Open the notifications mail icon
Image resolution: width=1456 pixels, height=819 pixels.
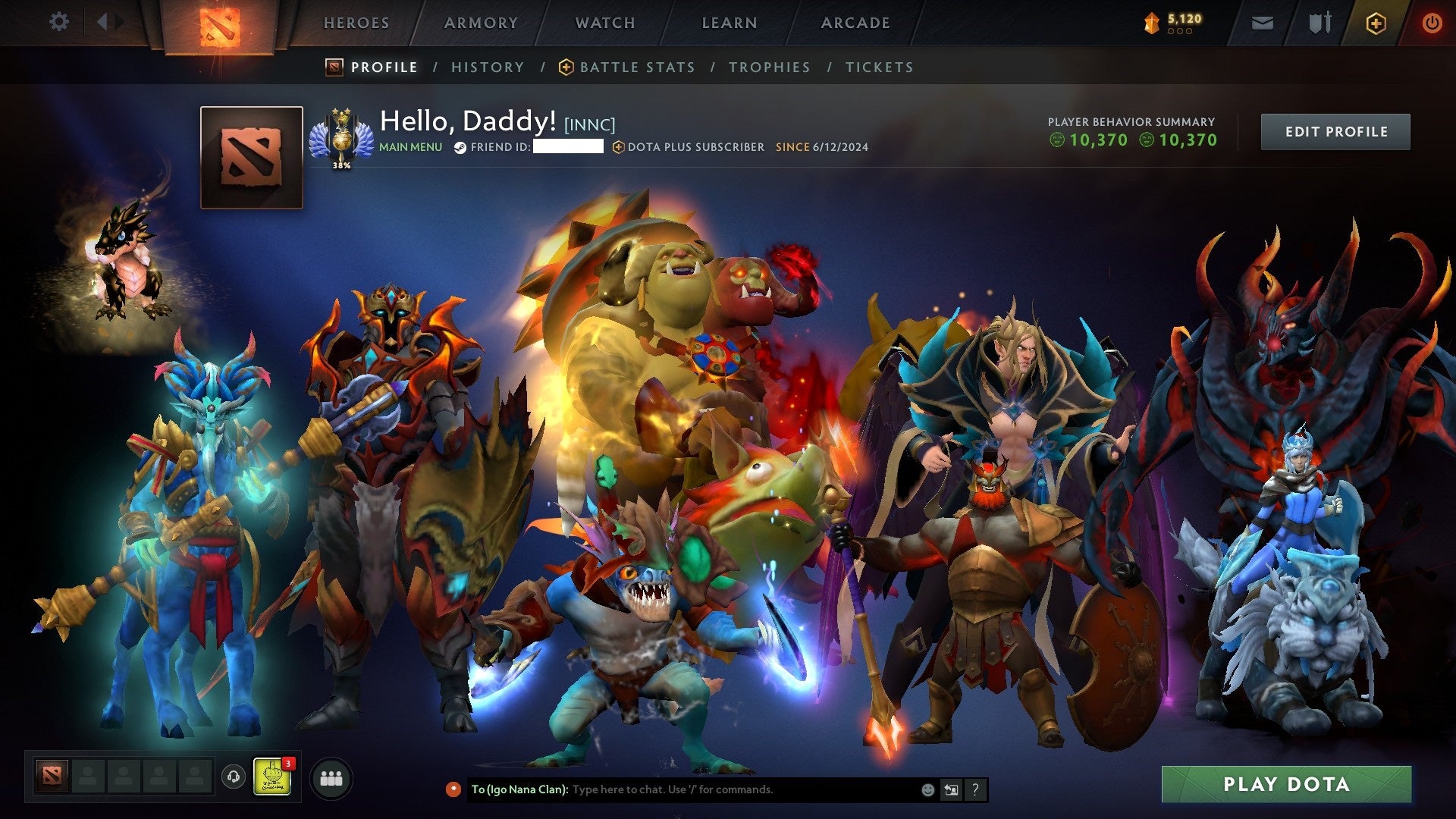(x=1262, y=22)
